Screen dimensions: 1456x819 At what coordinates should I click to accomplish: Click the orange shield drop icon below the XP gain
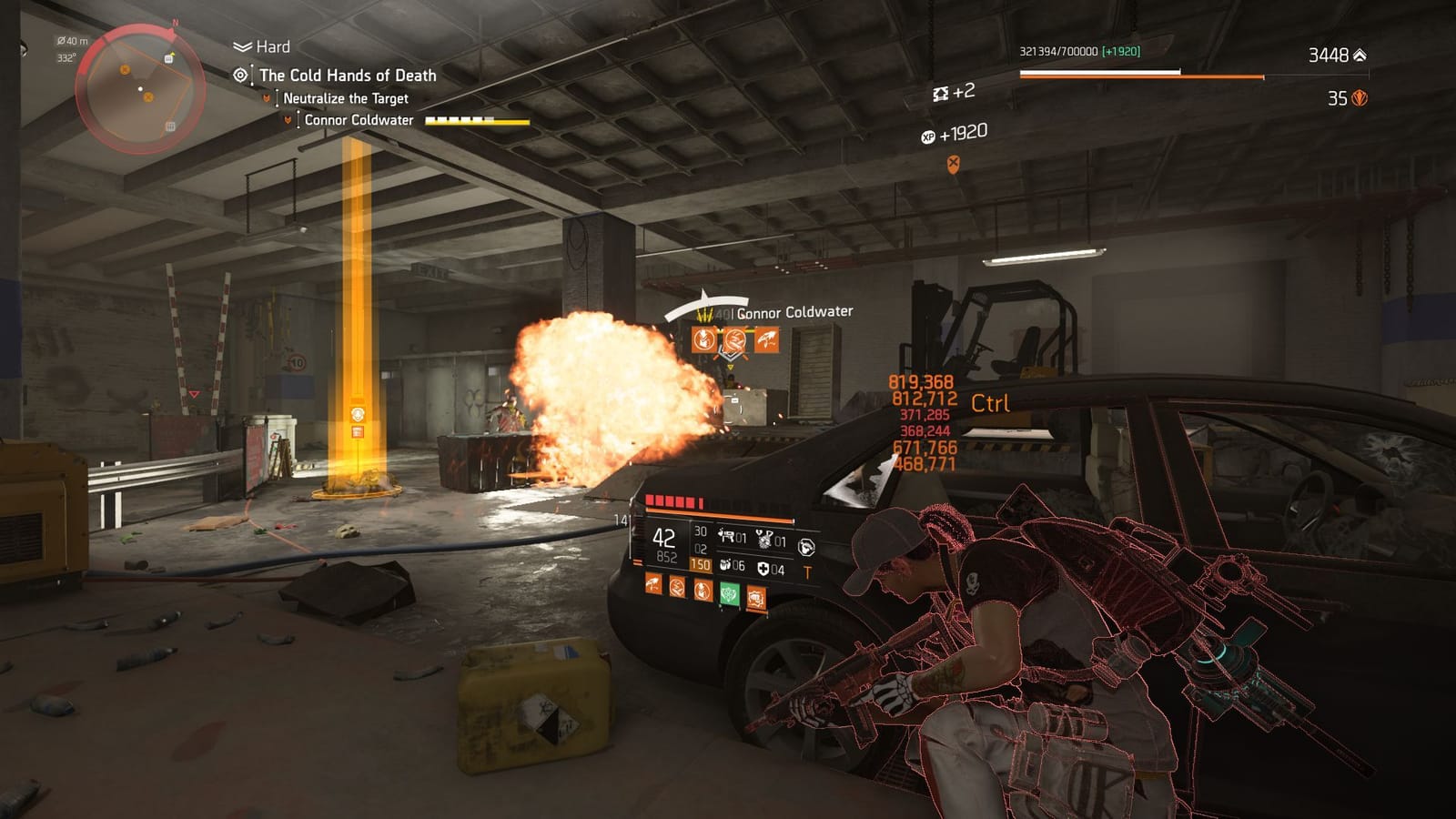pyautogui.click(x=953, y=164)
